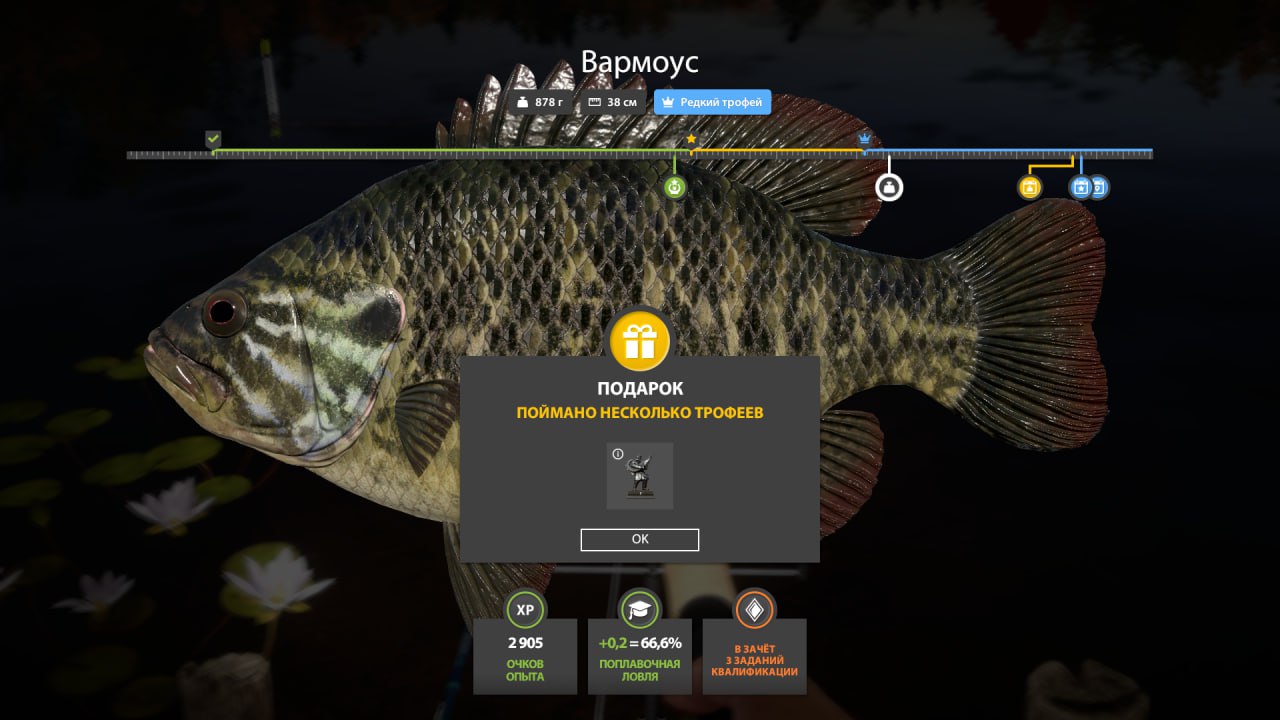Select the blue crown rare trophy marker

[865, 139]
